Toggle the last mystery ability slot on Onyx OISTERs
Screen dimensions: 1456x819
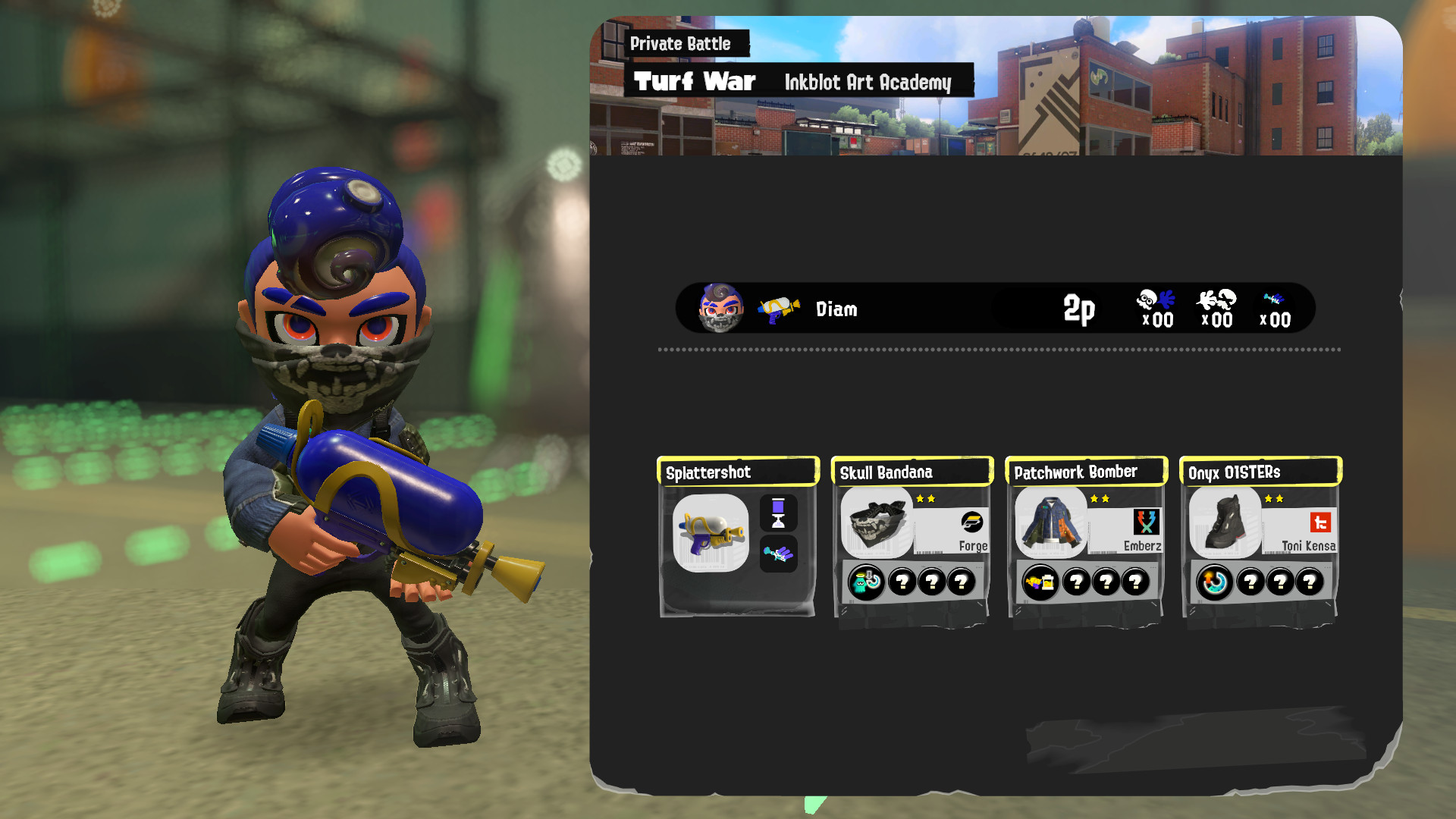pos(1310,582)
